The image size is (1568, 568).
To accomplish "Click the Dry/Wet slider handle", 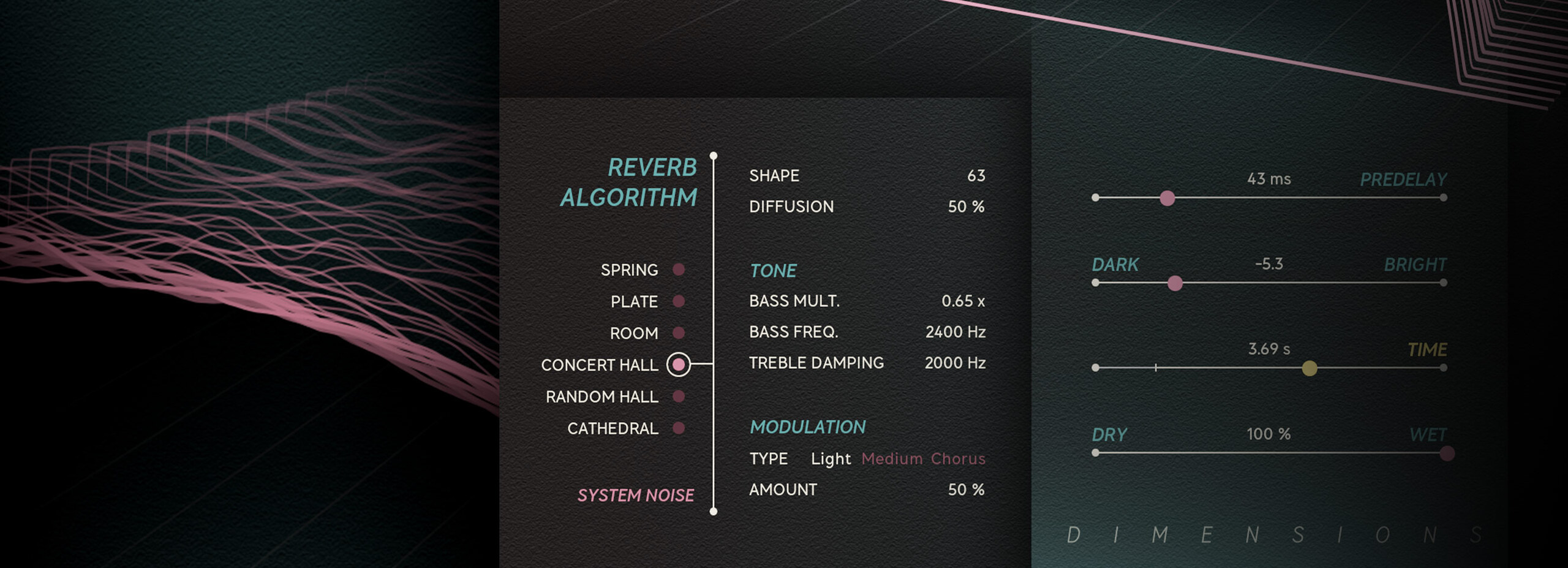I will 1447,453.
